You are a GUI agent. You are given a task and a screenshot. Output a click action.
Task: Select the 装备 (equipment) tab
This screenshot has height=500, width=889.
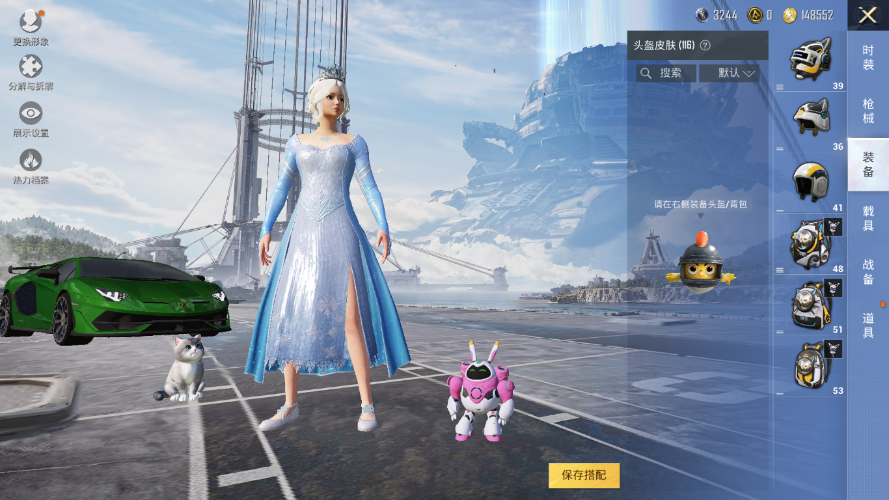(x=867, y=164)
